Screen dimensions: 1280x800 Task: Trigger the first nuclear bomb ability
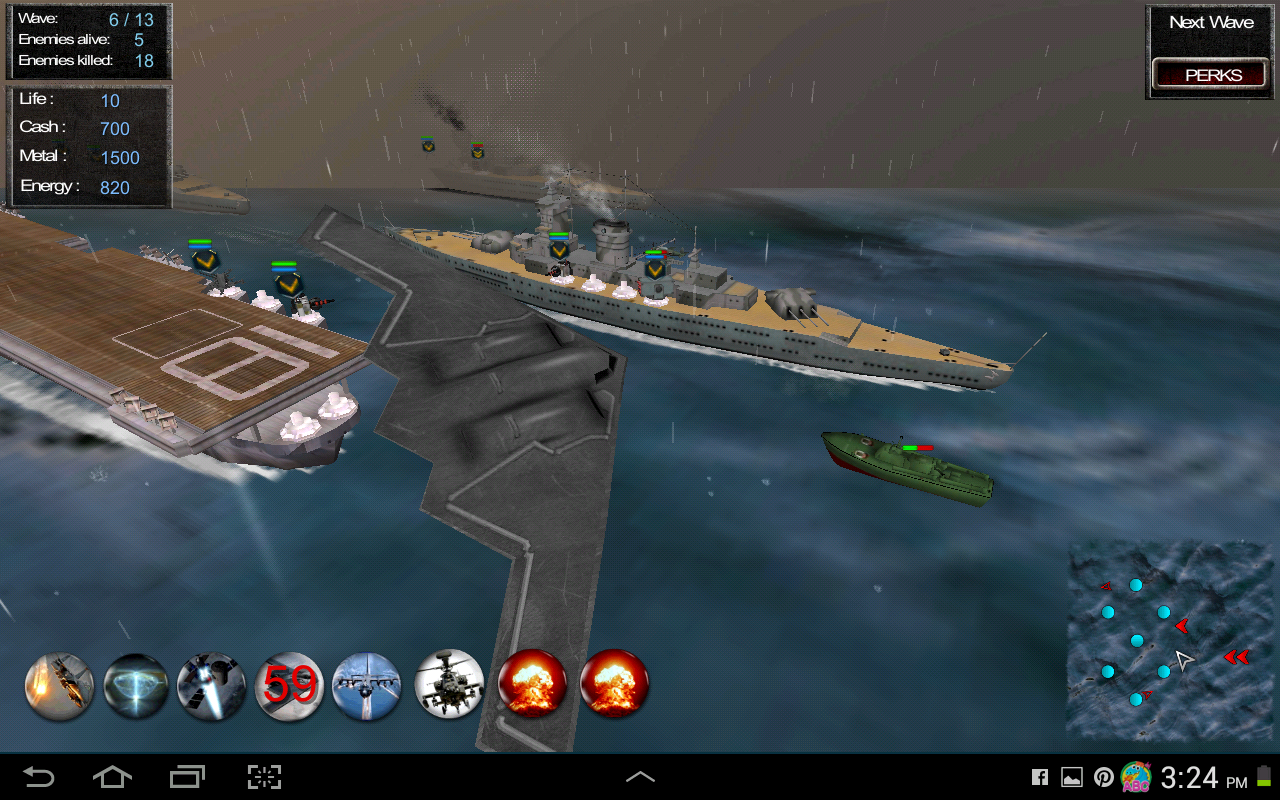pos(533,686)
